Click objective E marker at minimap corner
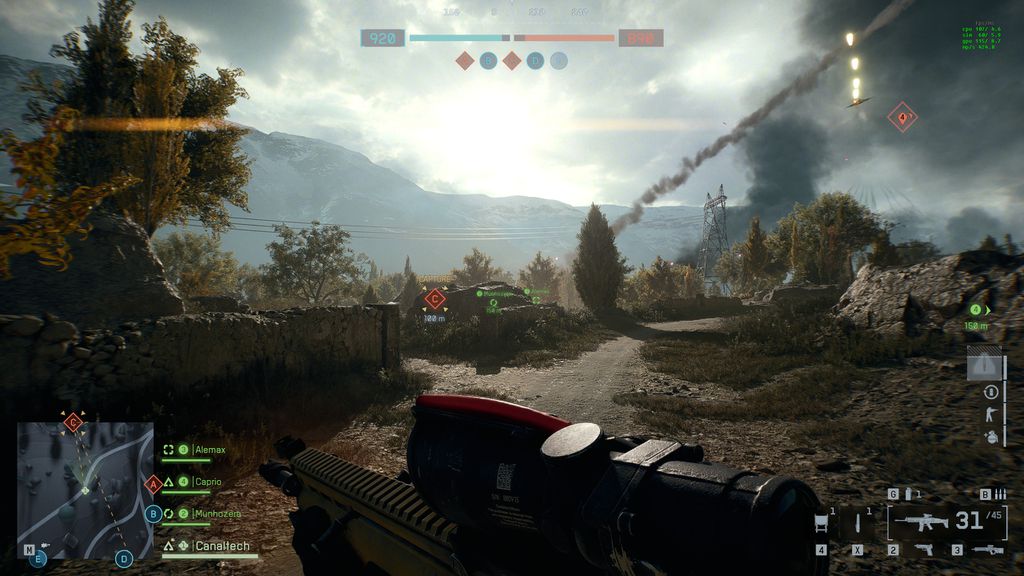Screen dimensions: 1024x576 tap(38, 558)
